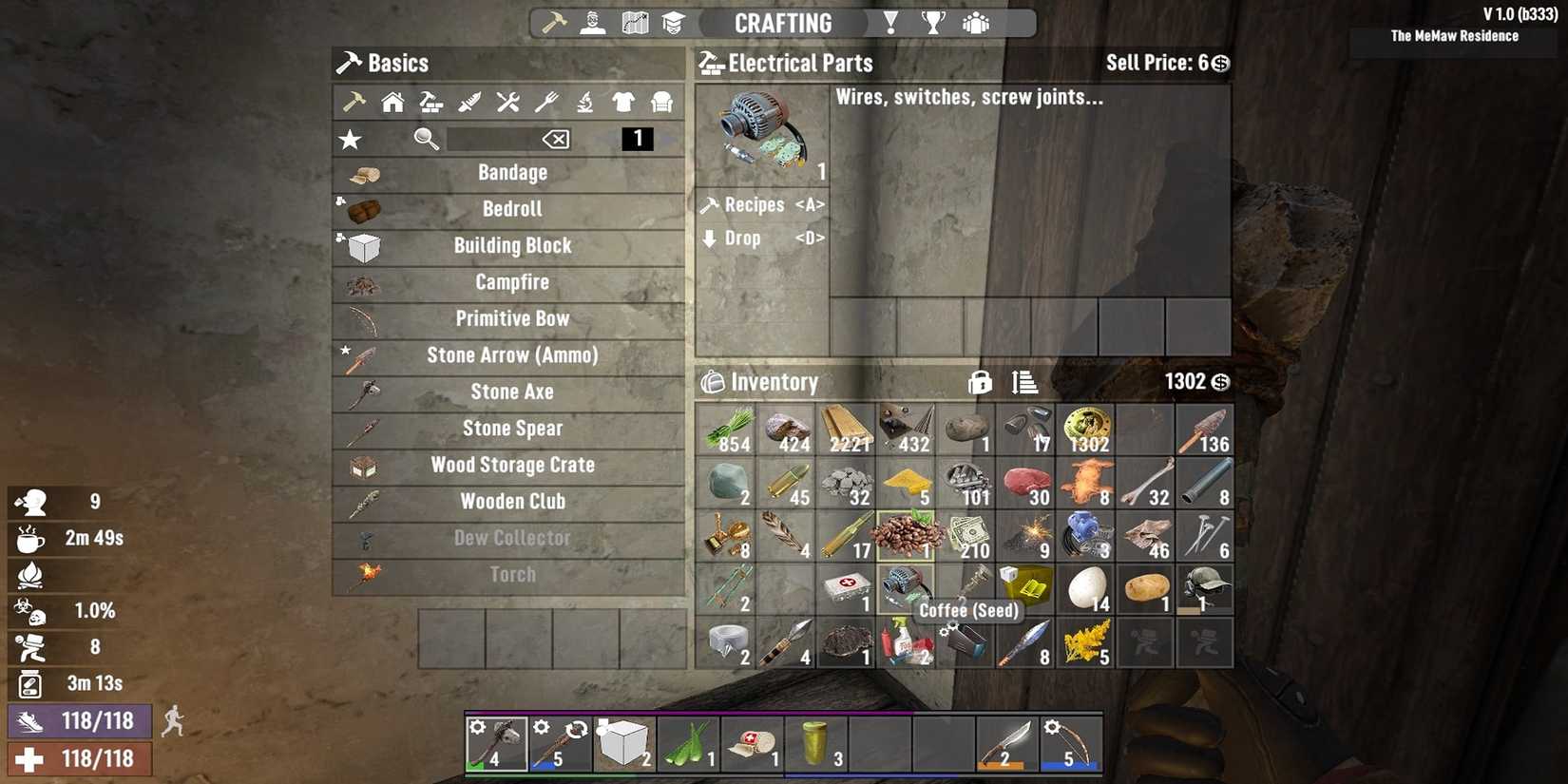
Task: Open the challenges medal icon
Action: [x=889, y=22]
